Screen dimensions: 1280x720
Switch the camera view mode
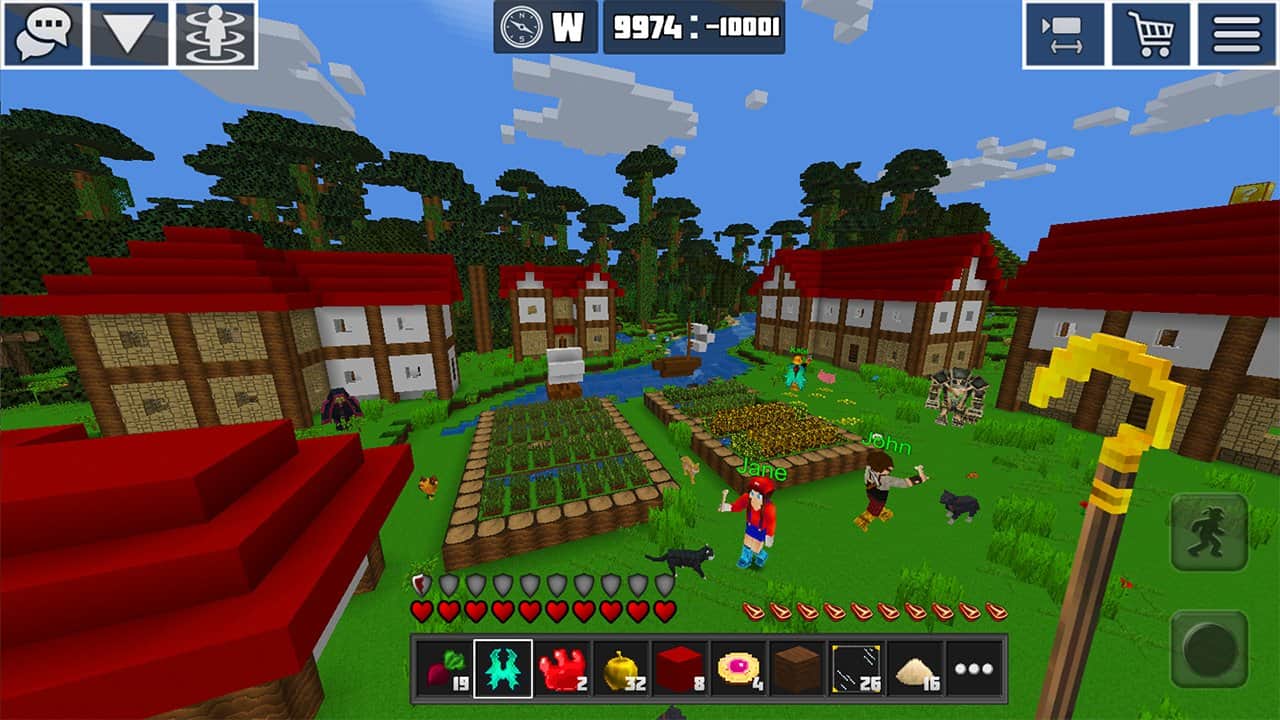click(1063, 34)
